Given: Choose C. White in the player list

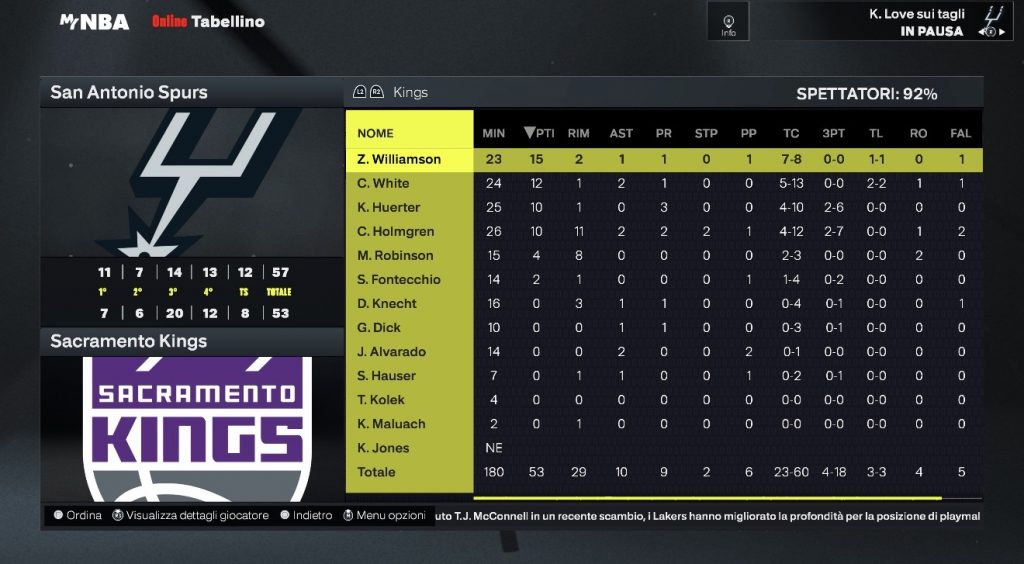Looking at the screenshot, I should [383, 183].
